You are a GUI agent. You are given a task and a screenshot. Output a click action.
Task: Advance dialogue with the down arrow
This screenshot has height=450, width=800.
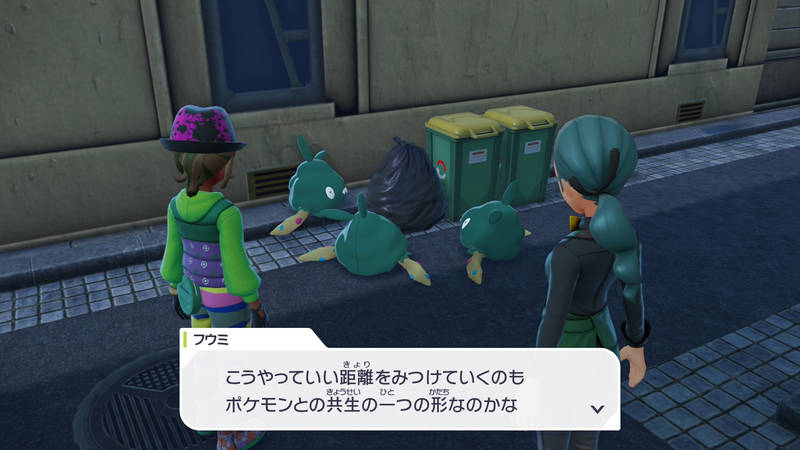pyautogui.click(x=598, y=408)
